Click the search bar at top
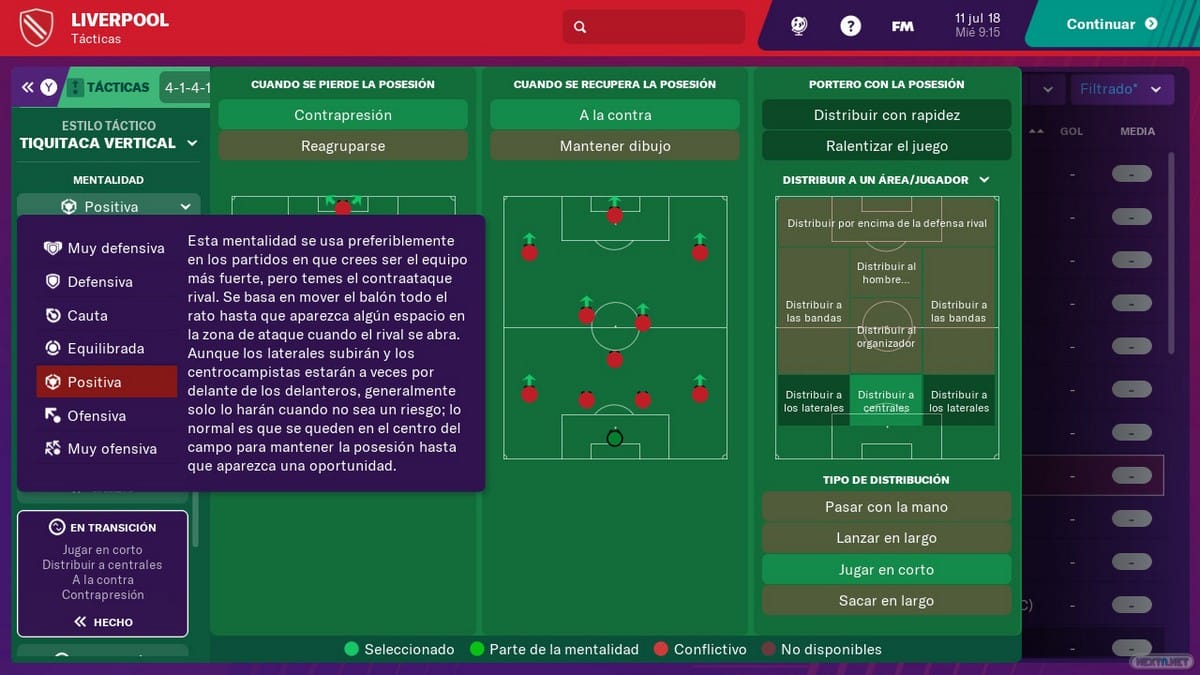The width and height of the screenshot is (1200, 675). pos(654,27)
